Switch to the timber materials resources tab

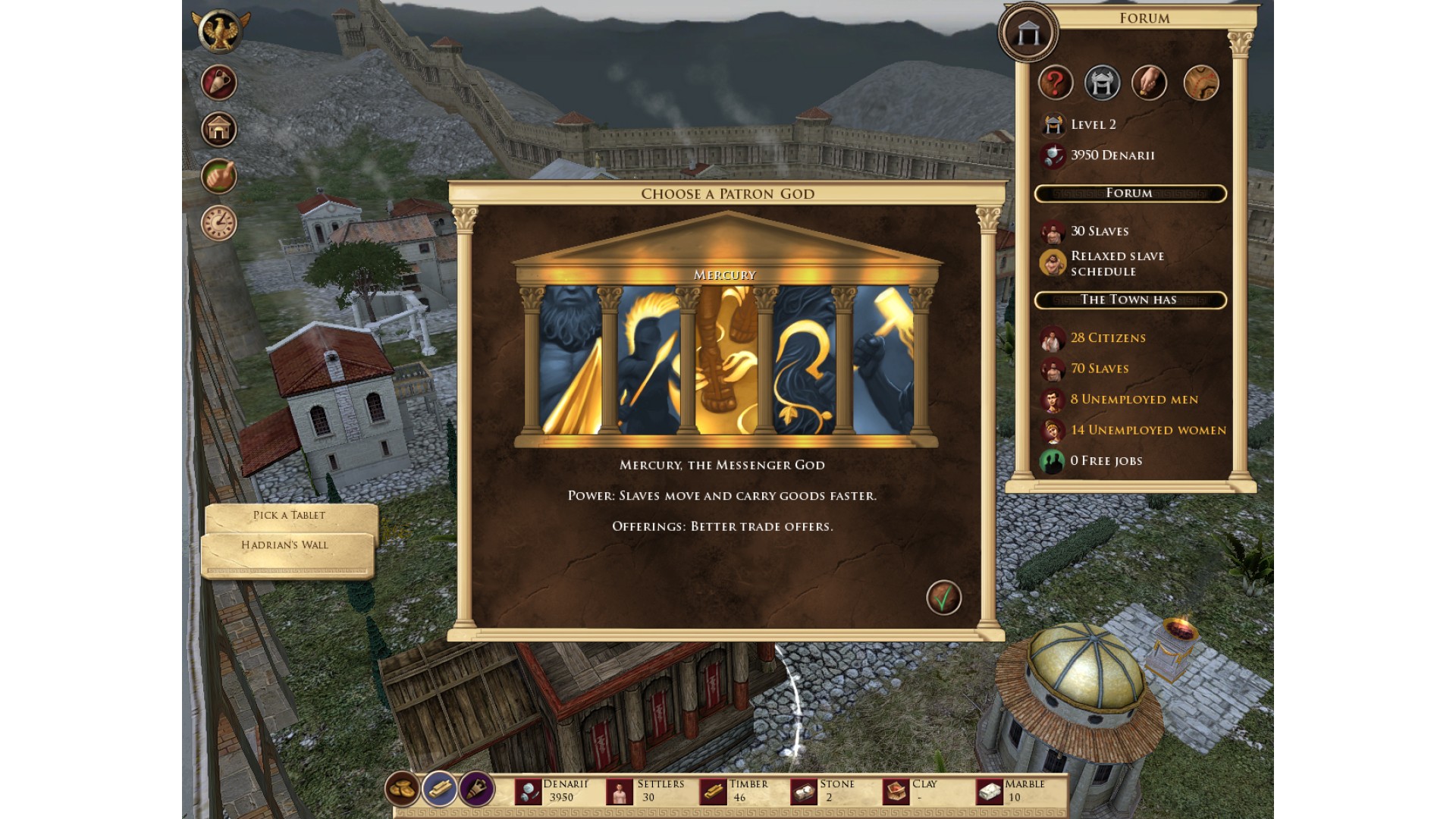pos(439,789)
